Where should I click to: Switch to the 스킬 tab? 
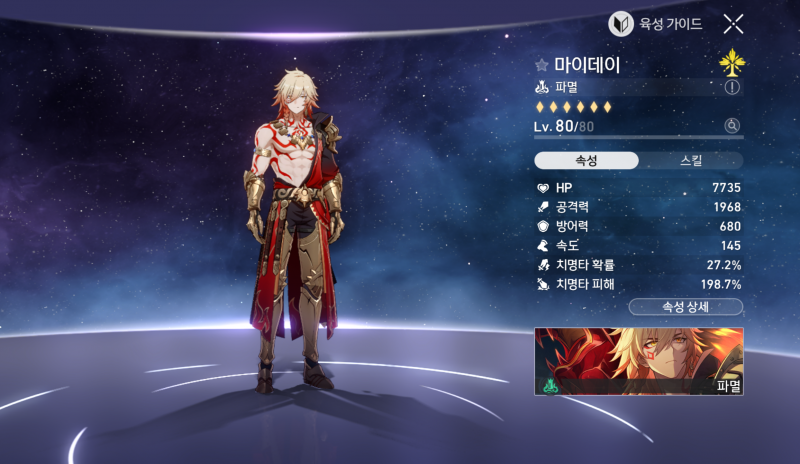coord(691,161)
